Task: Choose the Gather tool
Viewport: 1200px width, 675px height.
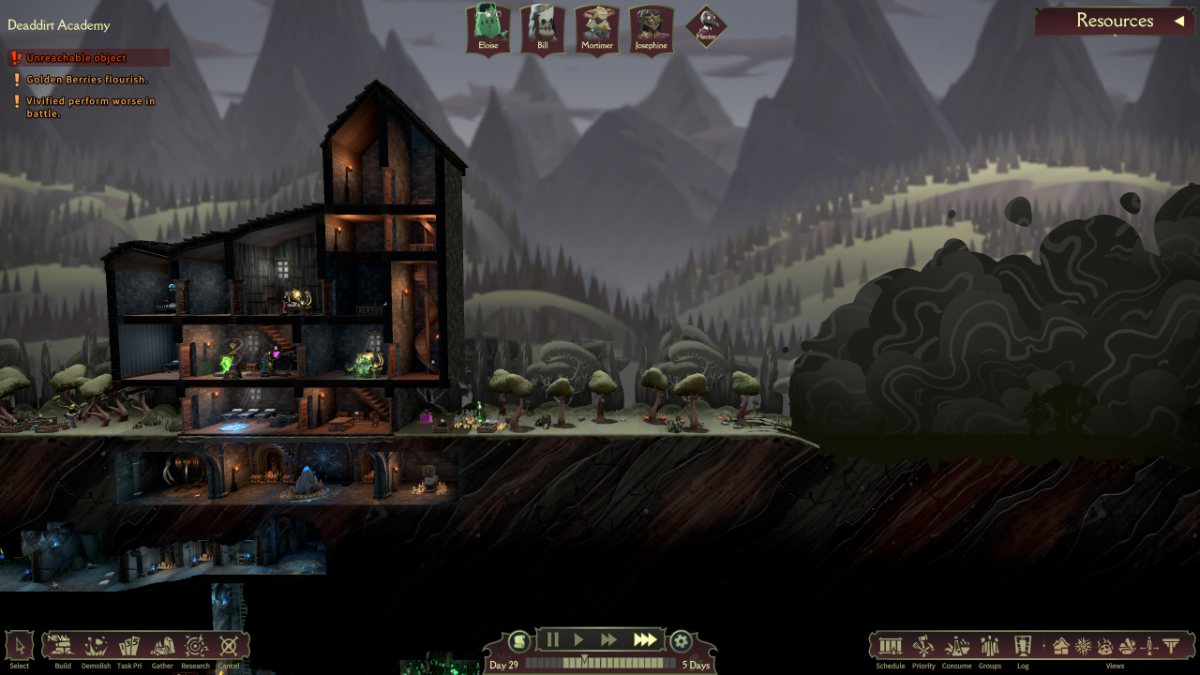Action: pos(162,646)
